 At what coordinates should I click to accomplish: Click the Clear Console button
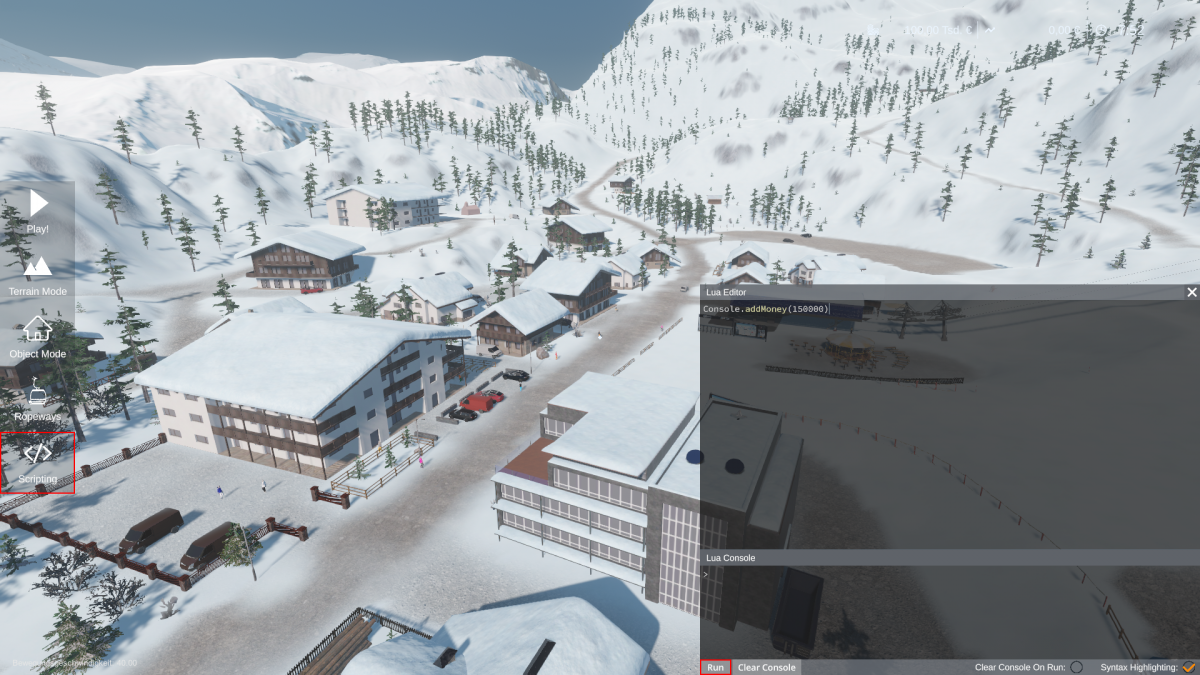767,667
